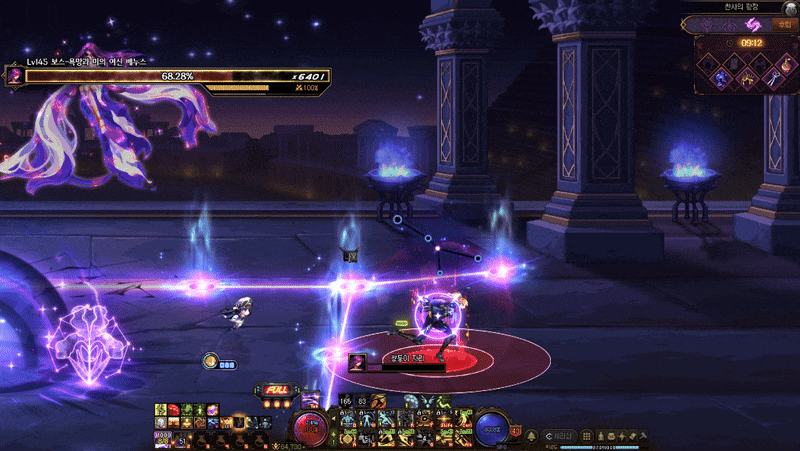Open the round portrait icon in top corner
800x451 pixels.
791,7
